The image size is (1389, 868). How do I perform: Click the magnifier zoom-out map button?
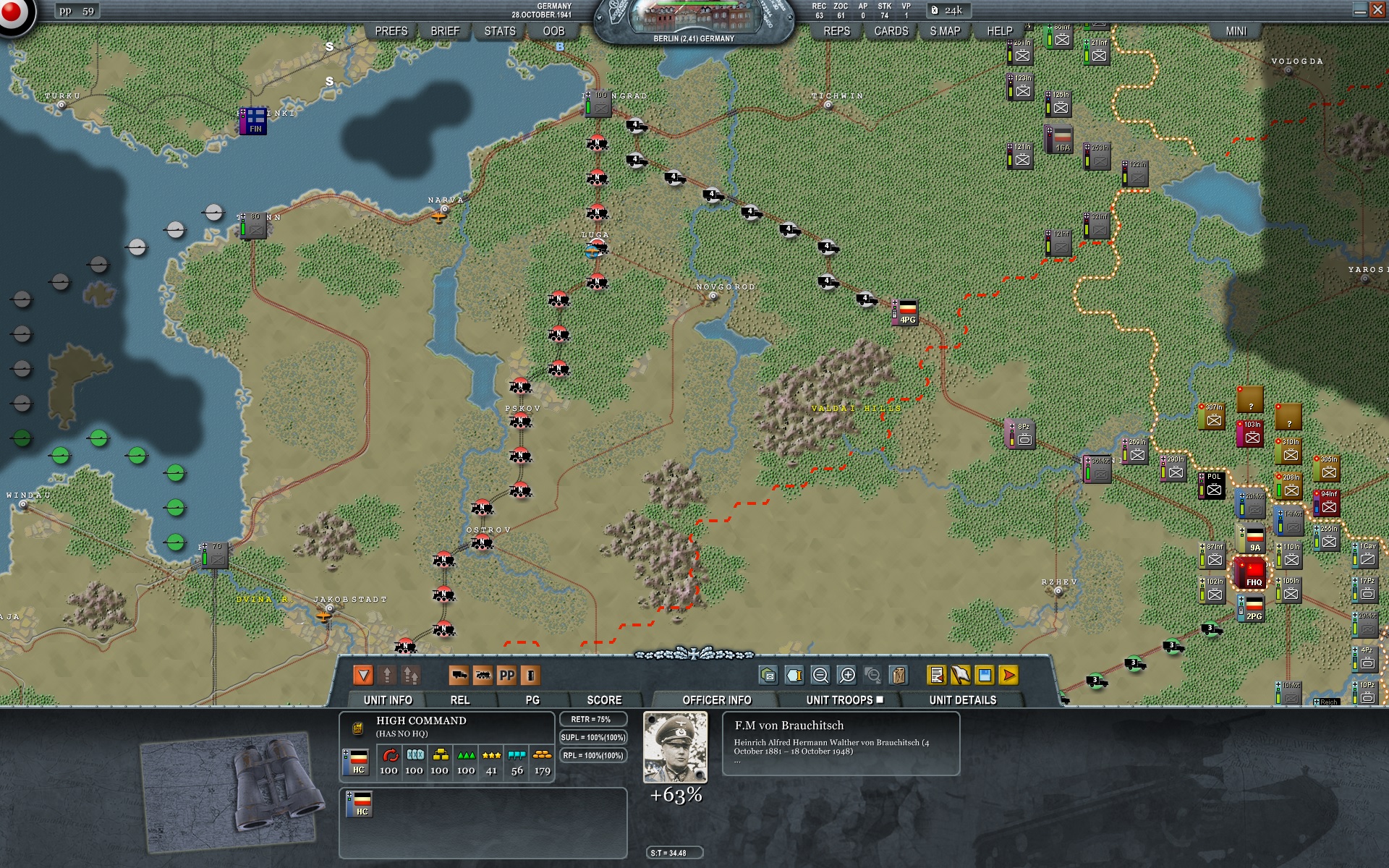click(820, 676)
